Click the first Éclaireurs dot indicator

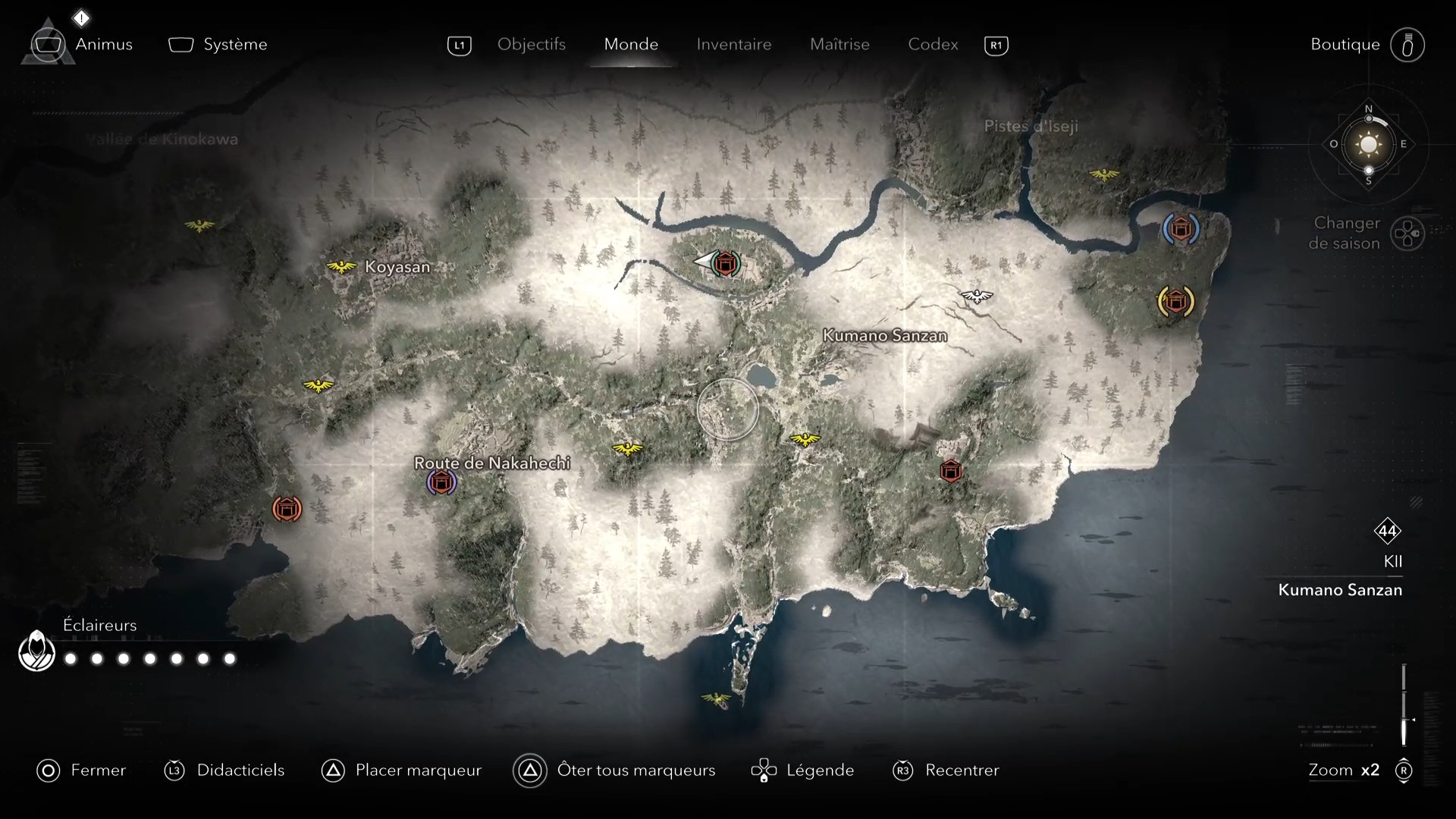tap(71, 659)
